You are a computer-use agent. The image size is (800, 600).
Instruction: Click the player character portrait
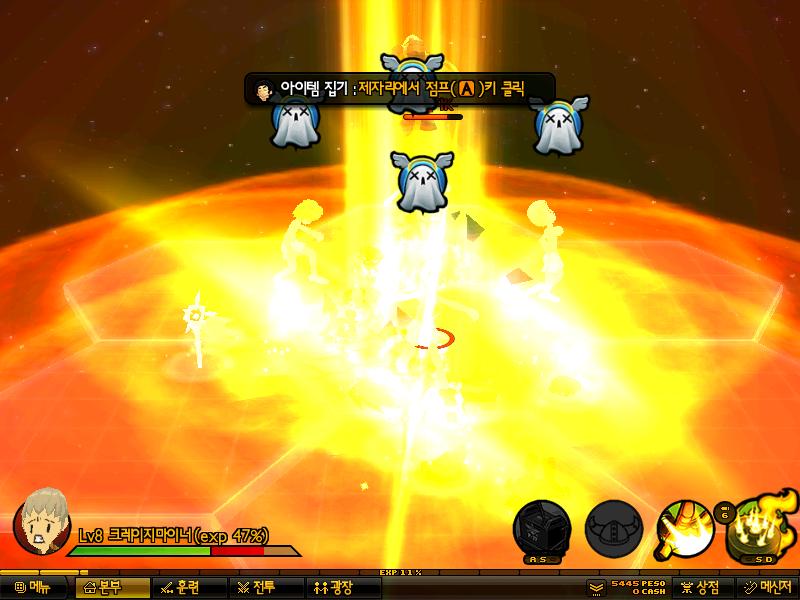tap(41, 518)
